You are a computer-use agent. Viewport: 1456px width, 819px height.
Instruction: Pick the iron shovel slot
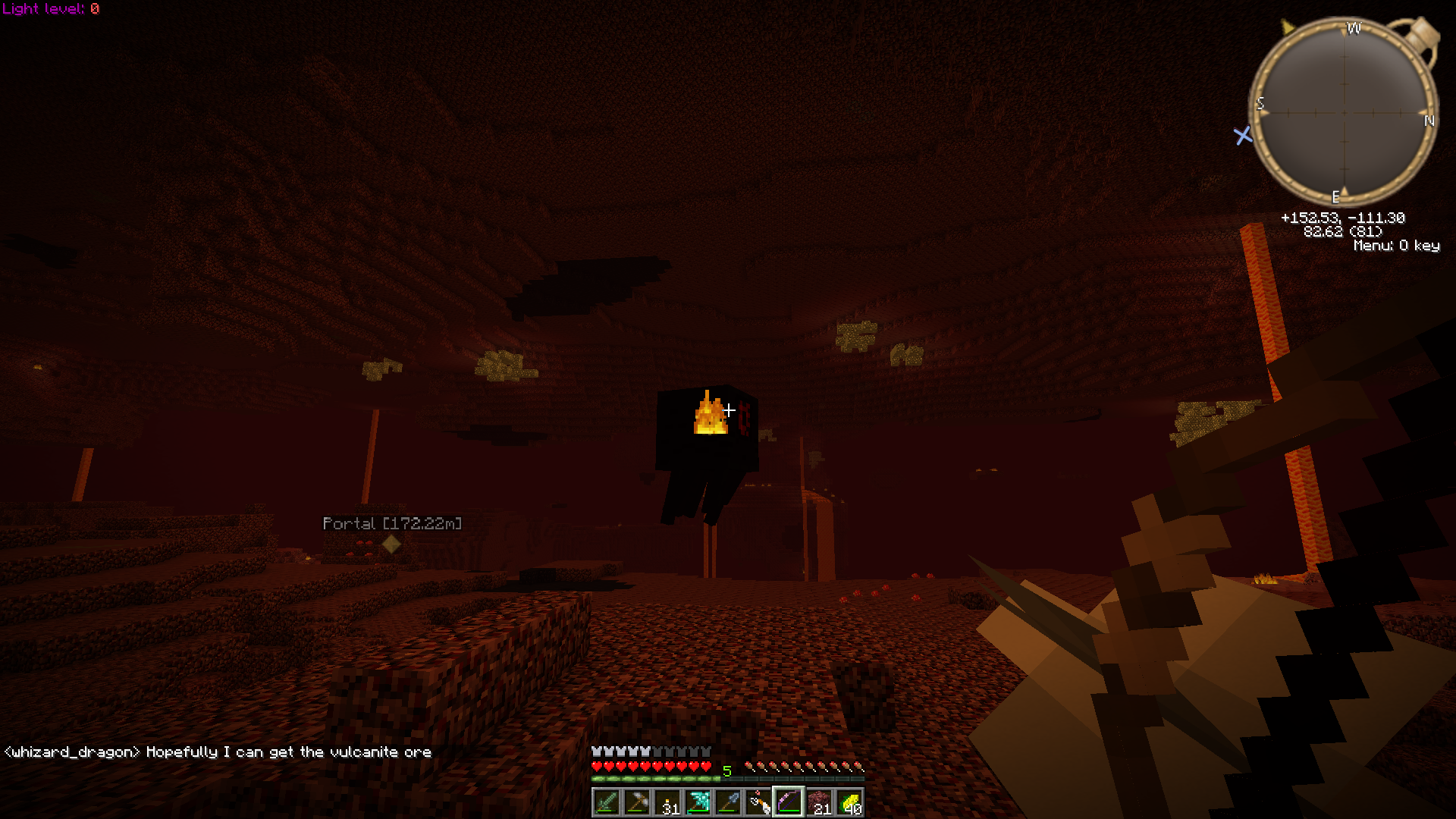728,802
